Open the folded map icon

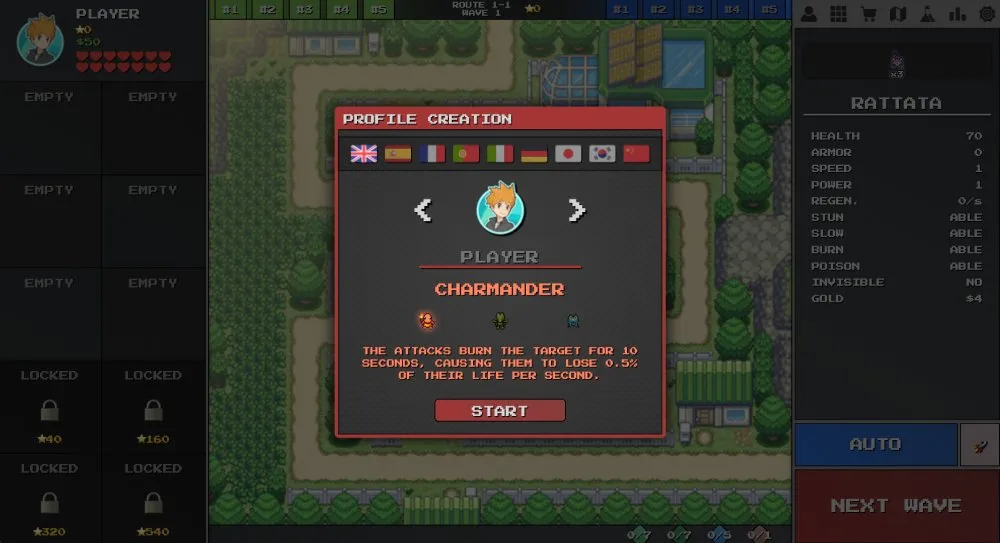898,14
